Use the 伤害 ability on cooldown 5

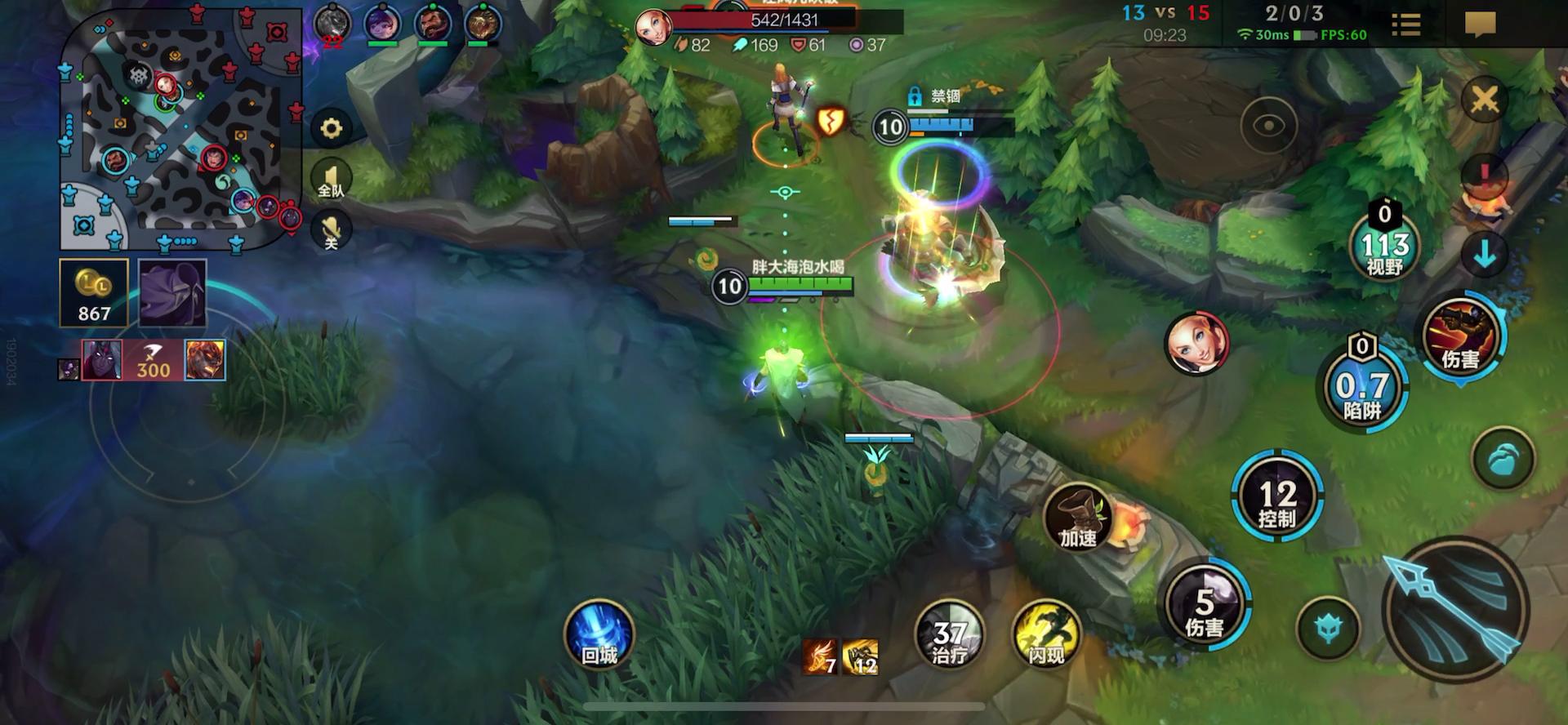coord(1204,606)
